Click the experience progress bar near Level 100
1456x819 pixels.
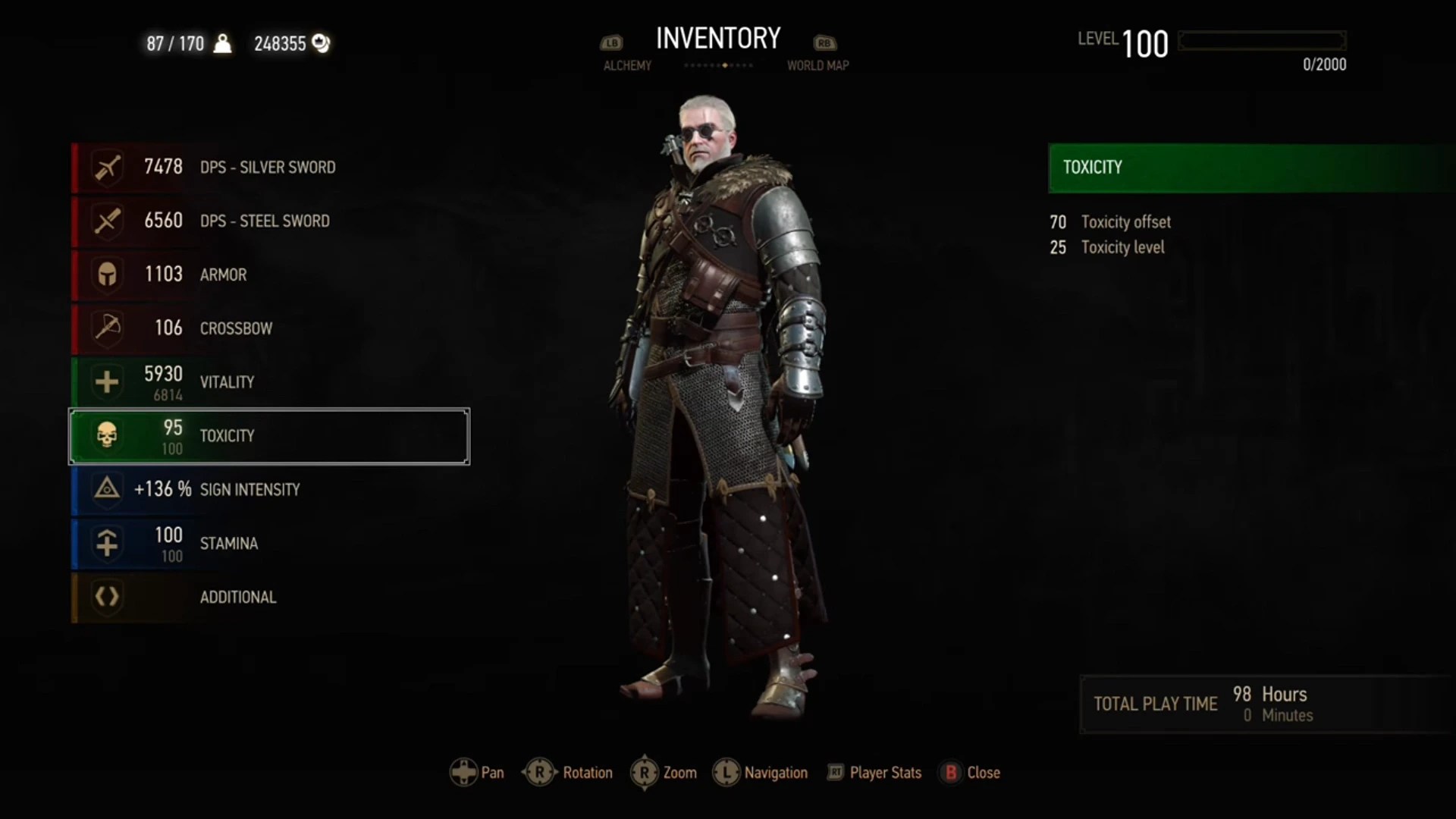tap(1262, 41)
